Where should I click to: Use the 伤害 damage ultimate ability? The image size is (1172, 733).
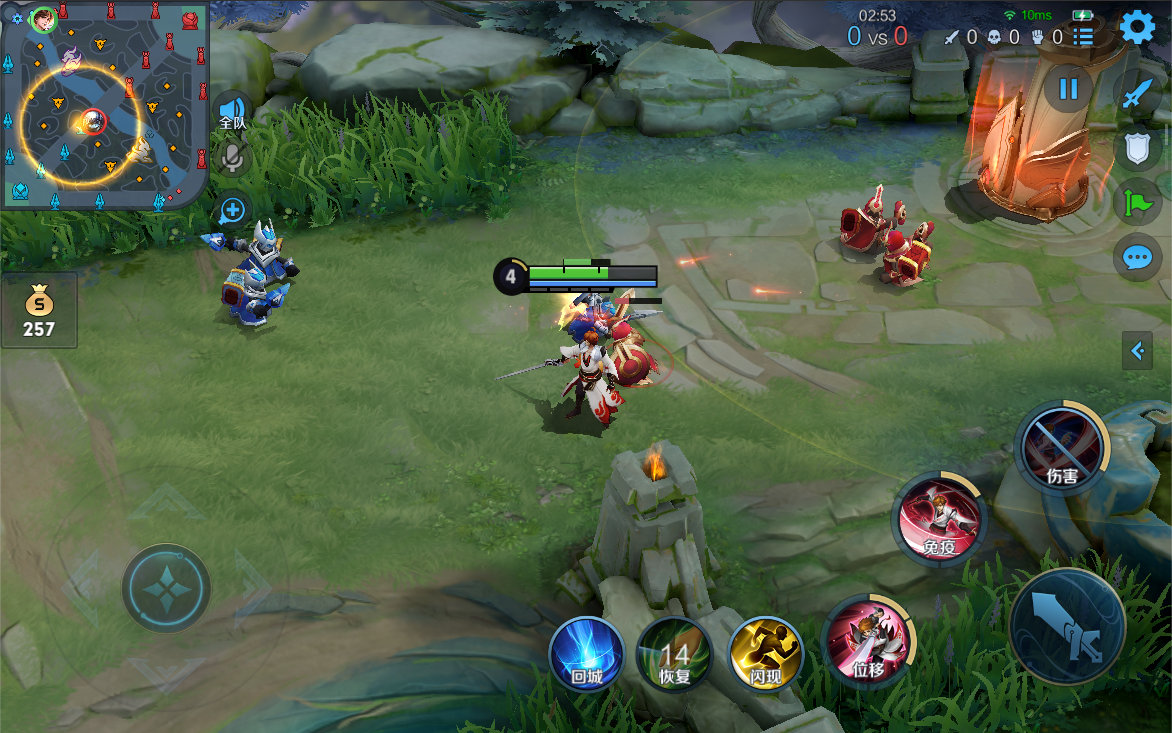[x=1061, y=447]
